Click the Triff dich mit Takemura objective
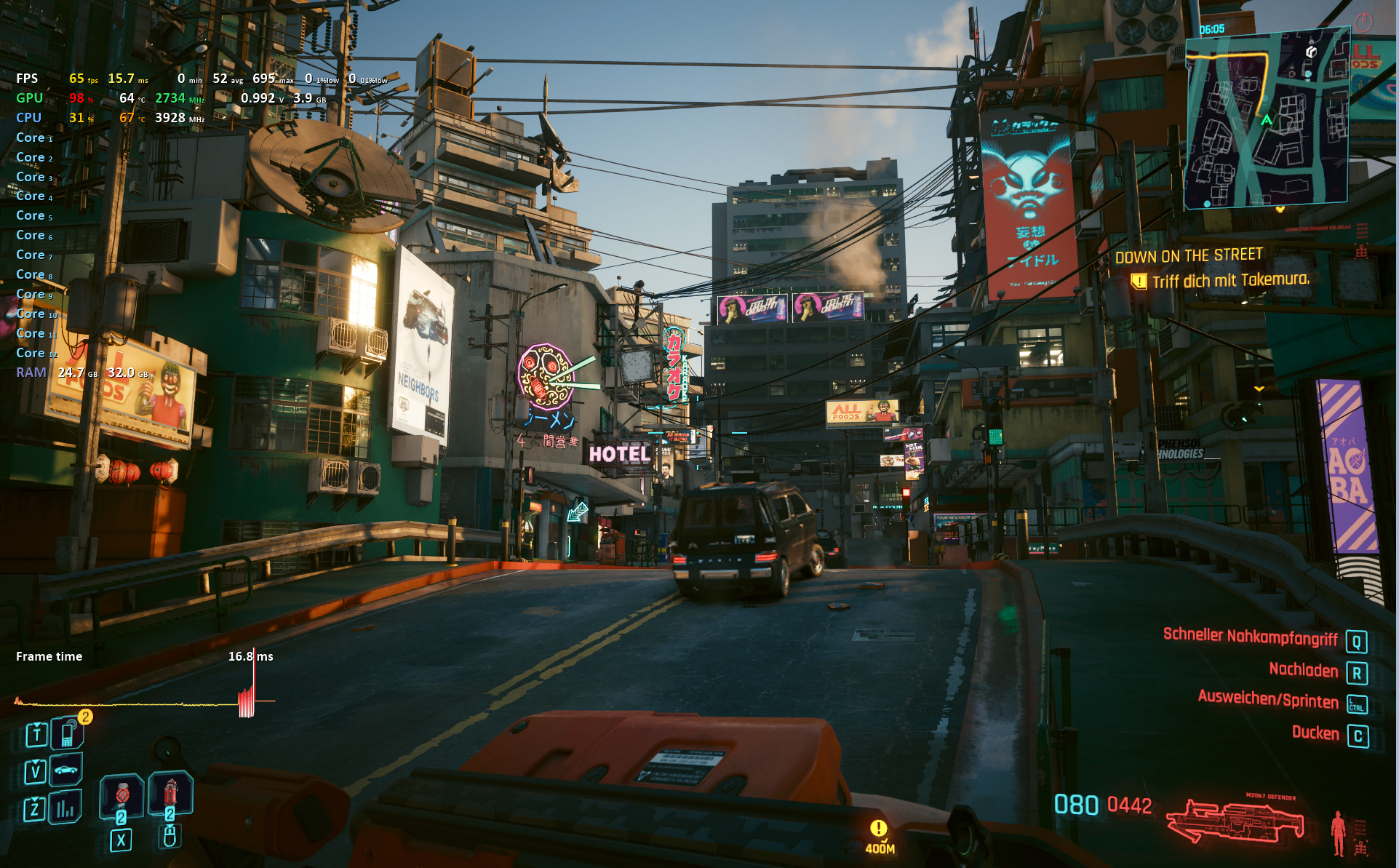Screen dimensions: 1399x868 [x=1229, y=280]
